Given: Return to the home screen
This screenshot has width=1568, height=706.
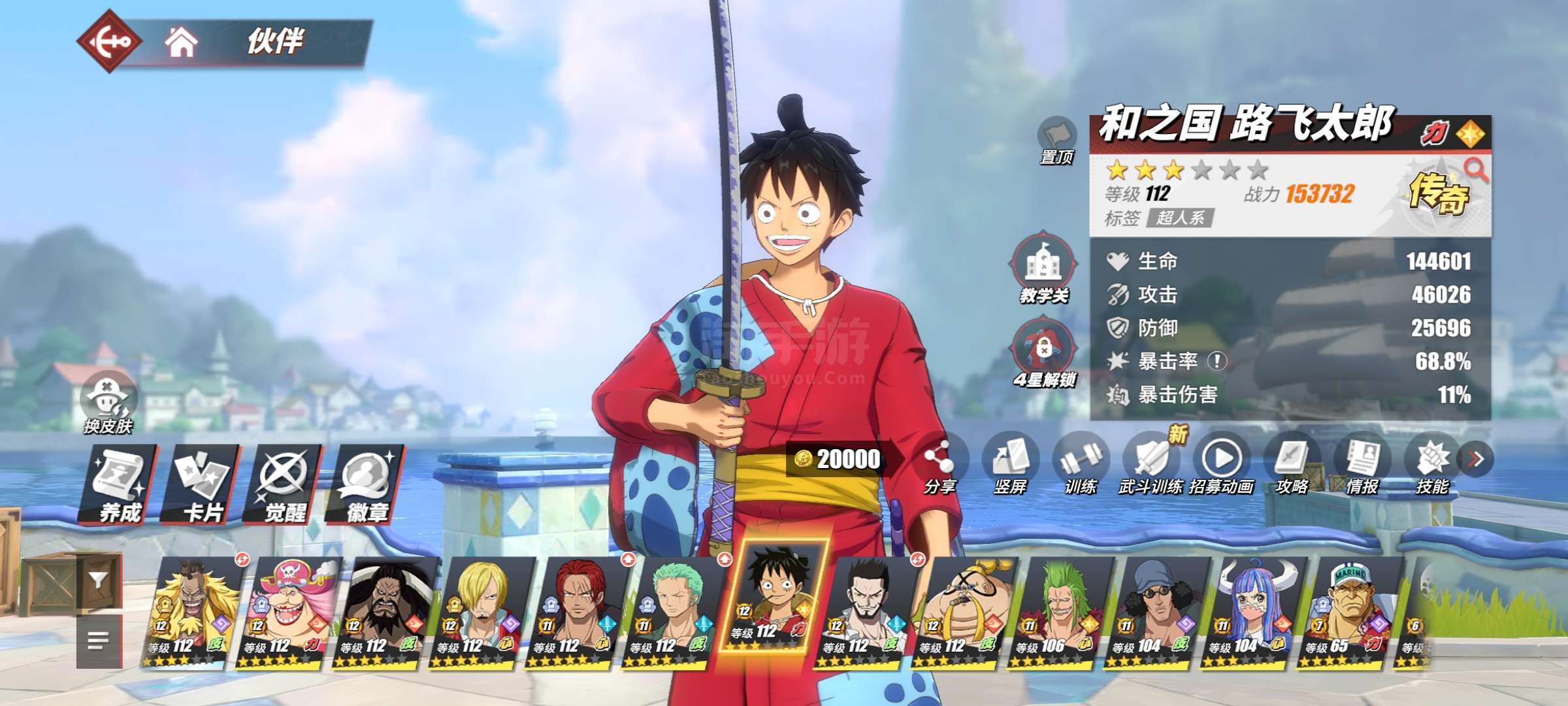Looking at the screenshot, I should [181, 43].
